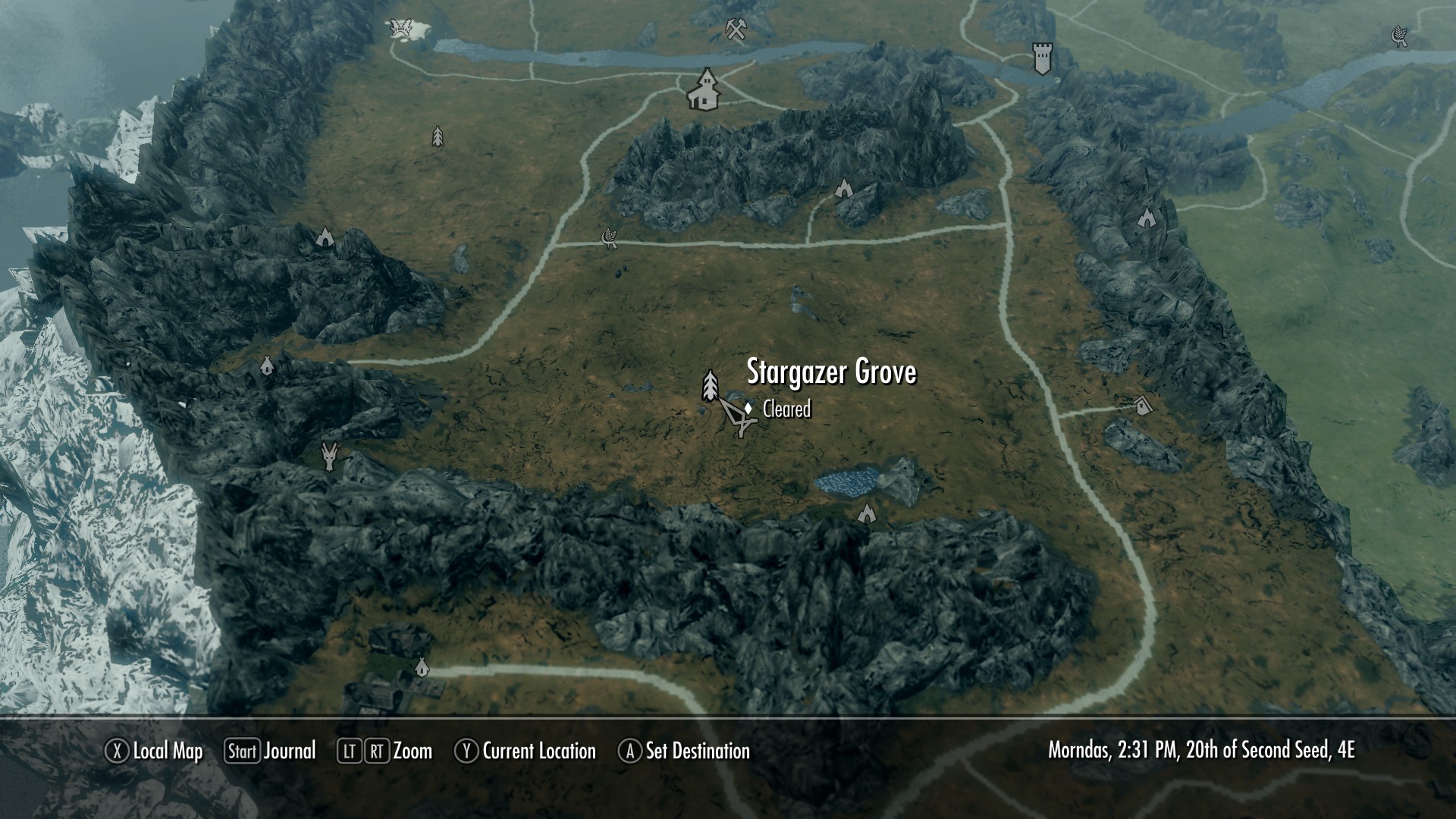
Task: Select the dragon head lair marker
Action: pos(329,457)
